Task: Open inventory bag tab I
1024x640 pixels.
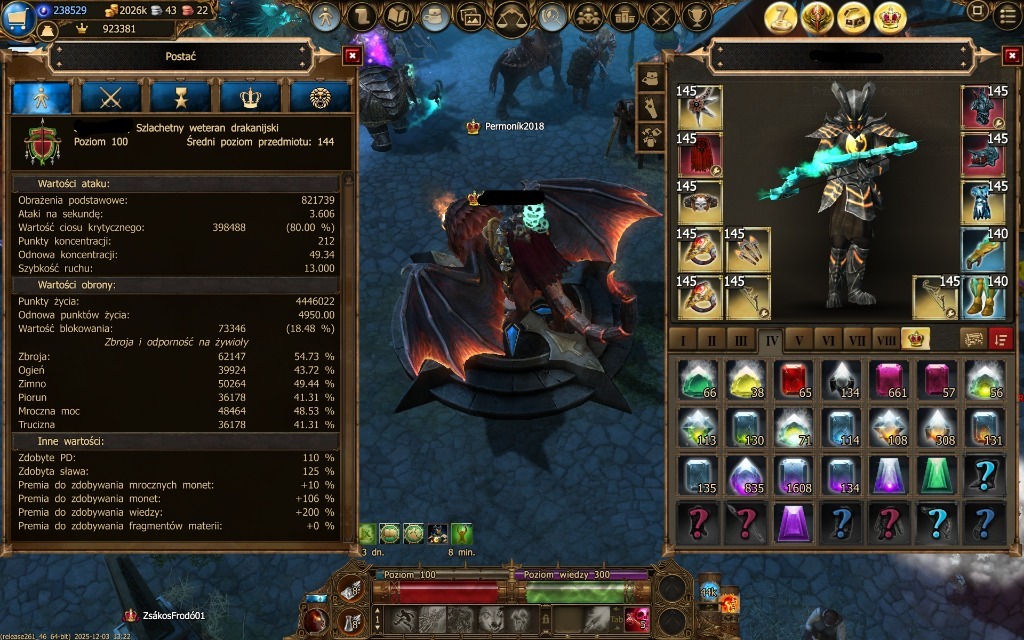Action: (683, 338)
